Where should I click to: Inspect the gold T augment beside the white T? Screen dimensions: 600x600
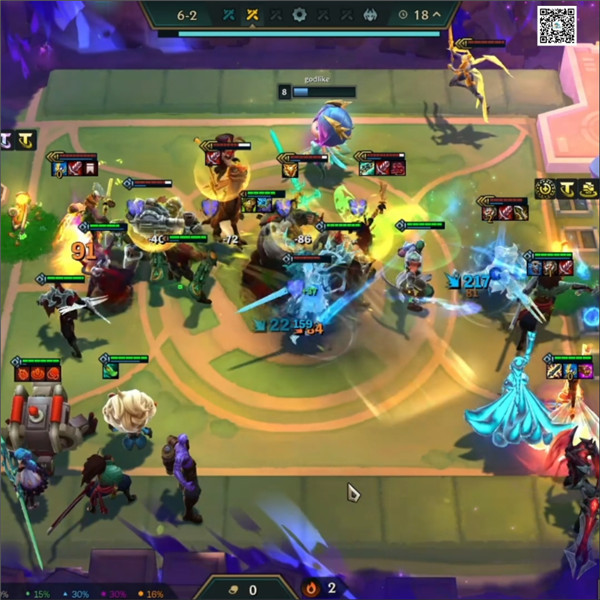[x=26, y=141]
